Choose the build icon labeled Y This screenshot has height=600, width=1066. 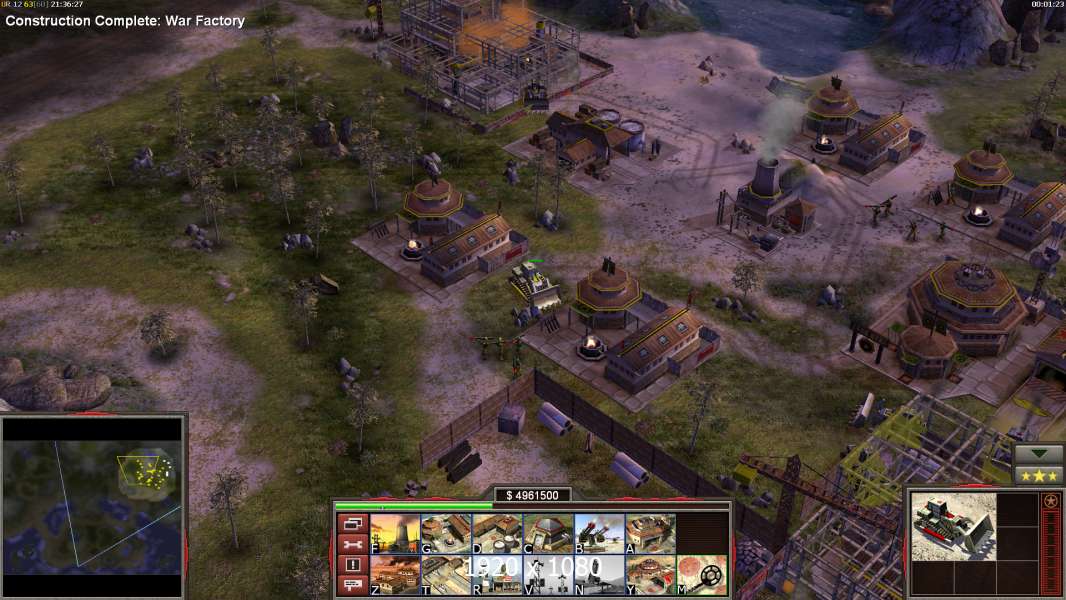(650, 575)
